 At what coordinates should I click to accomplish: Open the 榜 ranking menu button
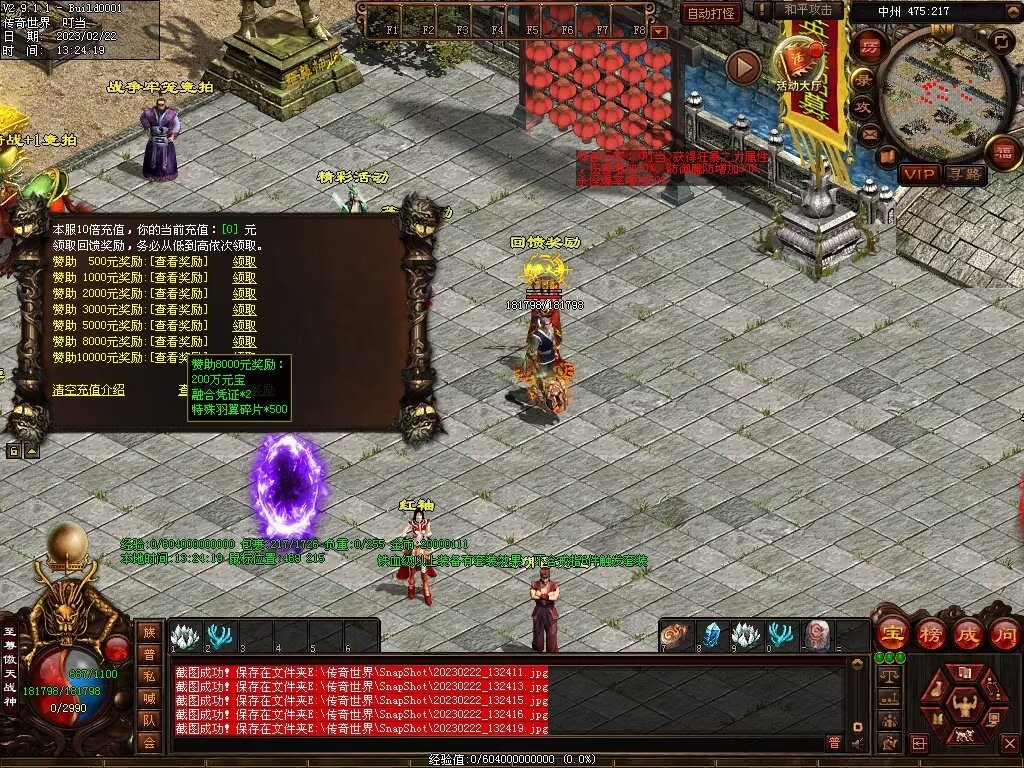click(x=930, y=633)
